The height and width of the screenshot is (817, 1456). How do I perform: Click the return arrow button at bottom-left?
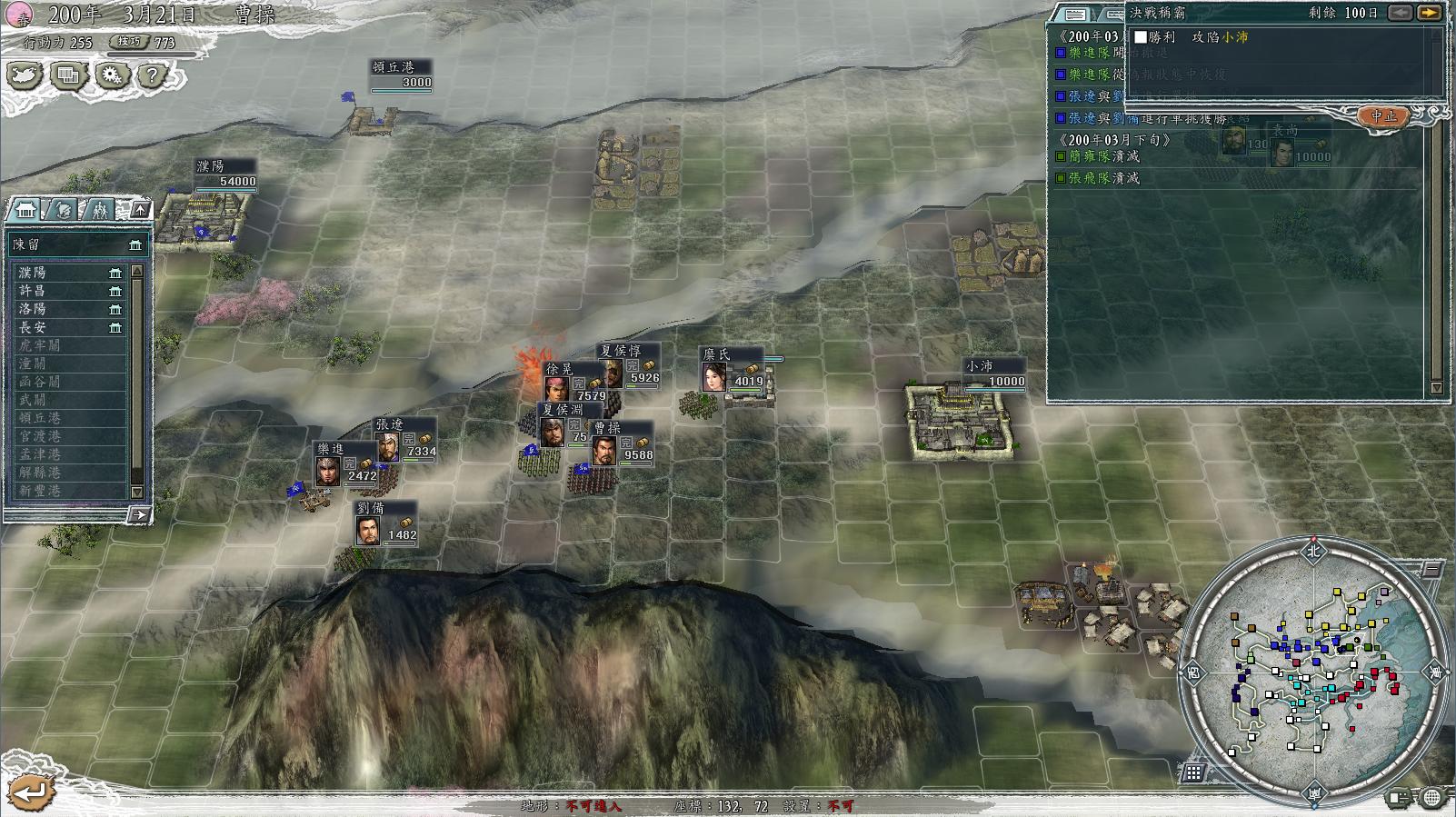point(29,791)
